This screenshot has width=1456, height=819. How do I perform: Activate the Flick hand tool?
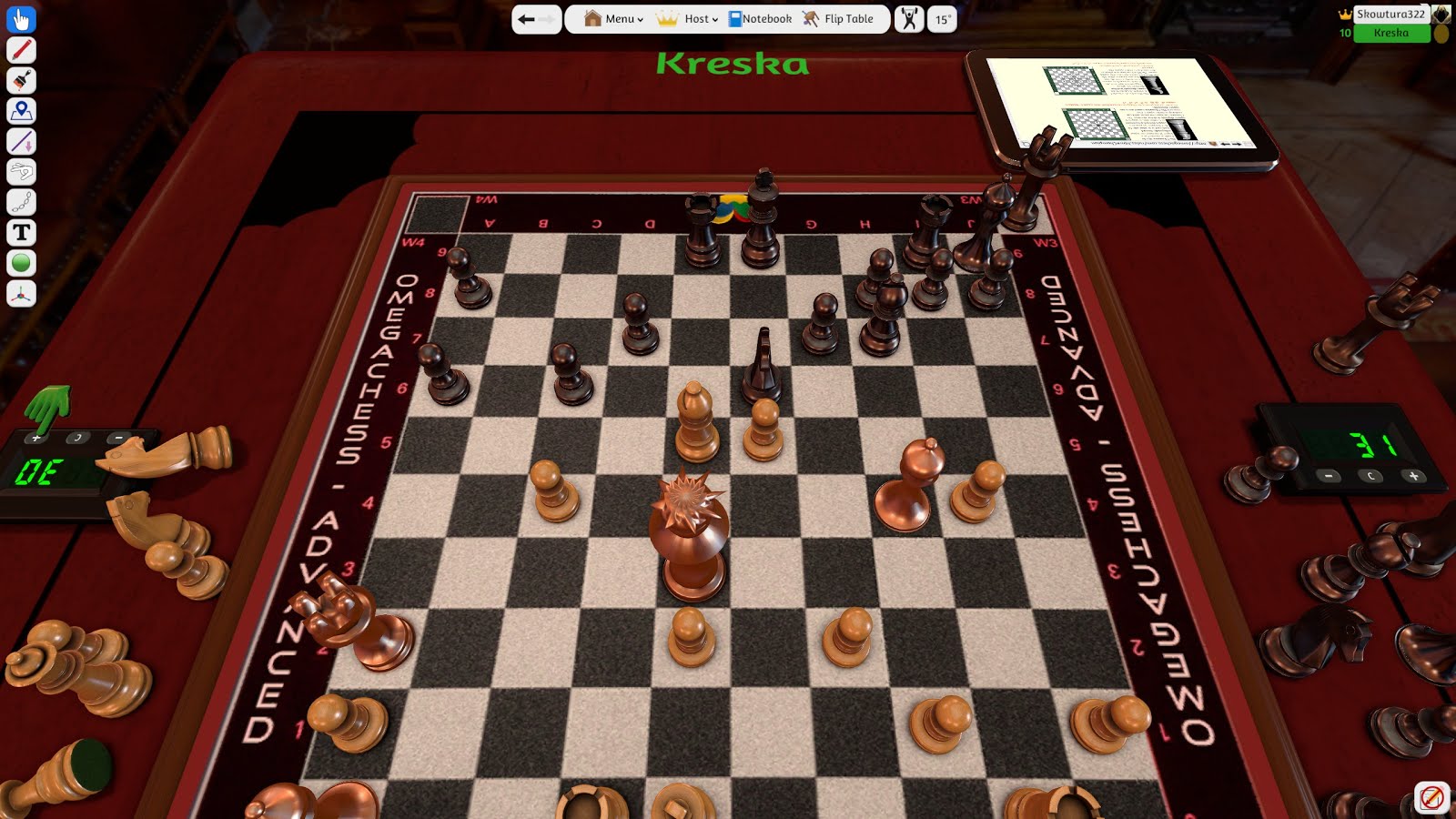tap(20, 172)
